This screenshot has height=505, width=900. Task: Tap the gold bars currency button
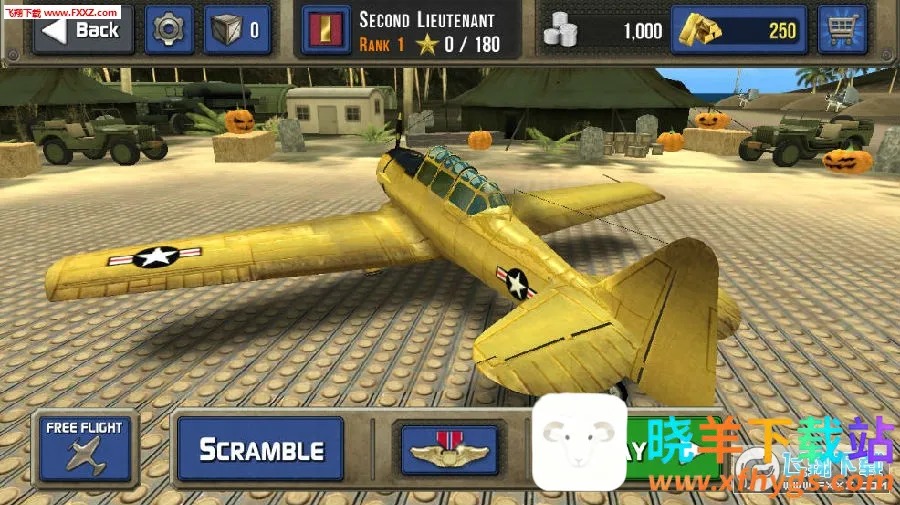[x=739, y=30]
